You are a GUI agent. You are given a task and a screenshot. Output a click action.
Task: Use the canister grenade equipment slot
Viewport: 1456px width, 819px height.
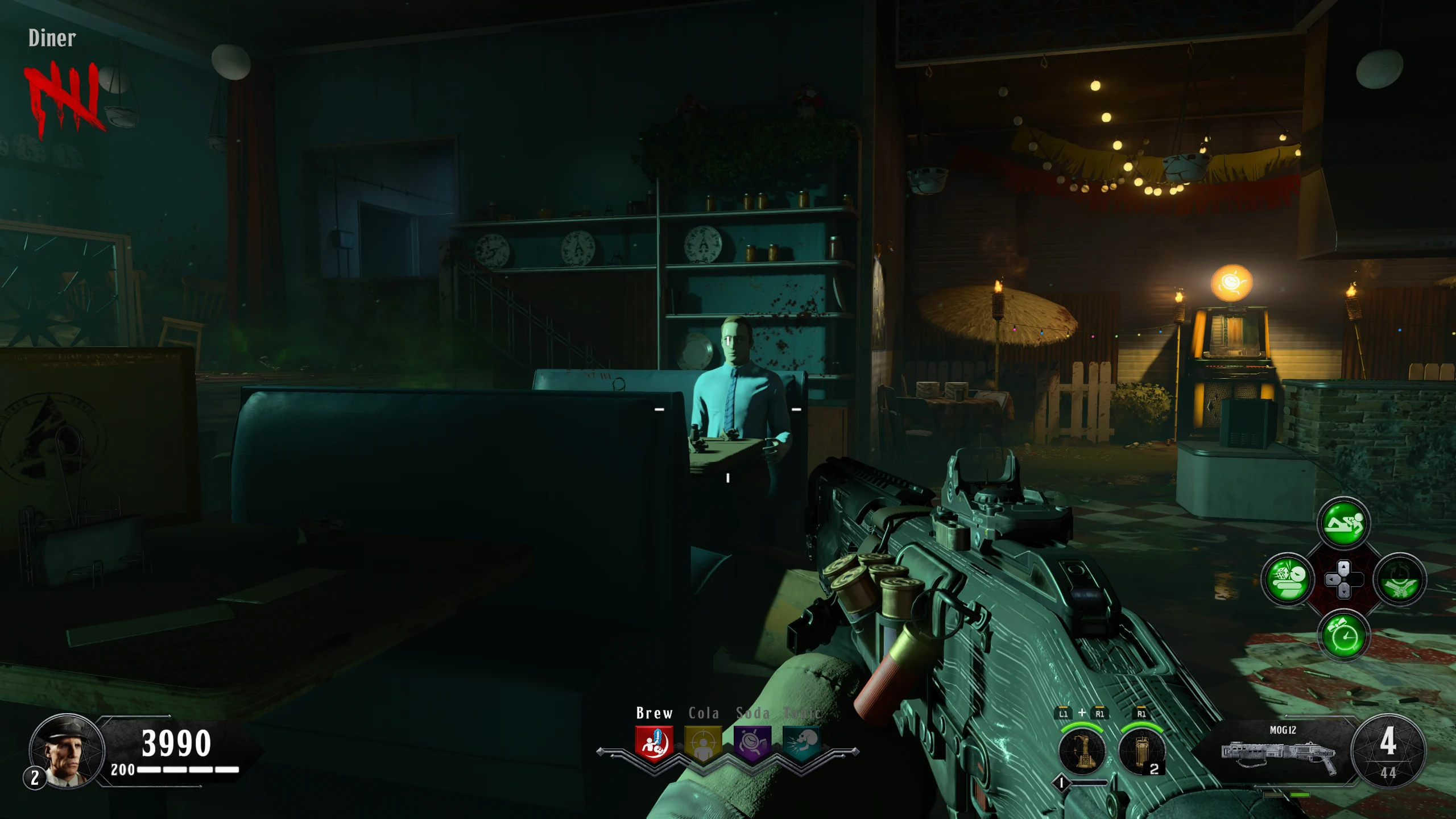[x=1141, y=751]
